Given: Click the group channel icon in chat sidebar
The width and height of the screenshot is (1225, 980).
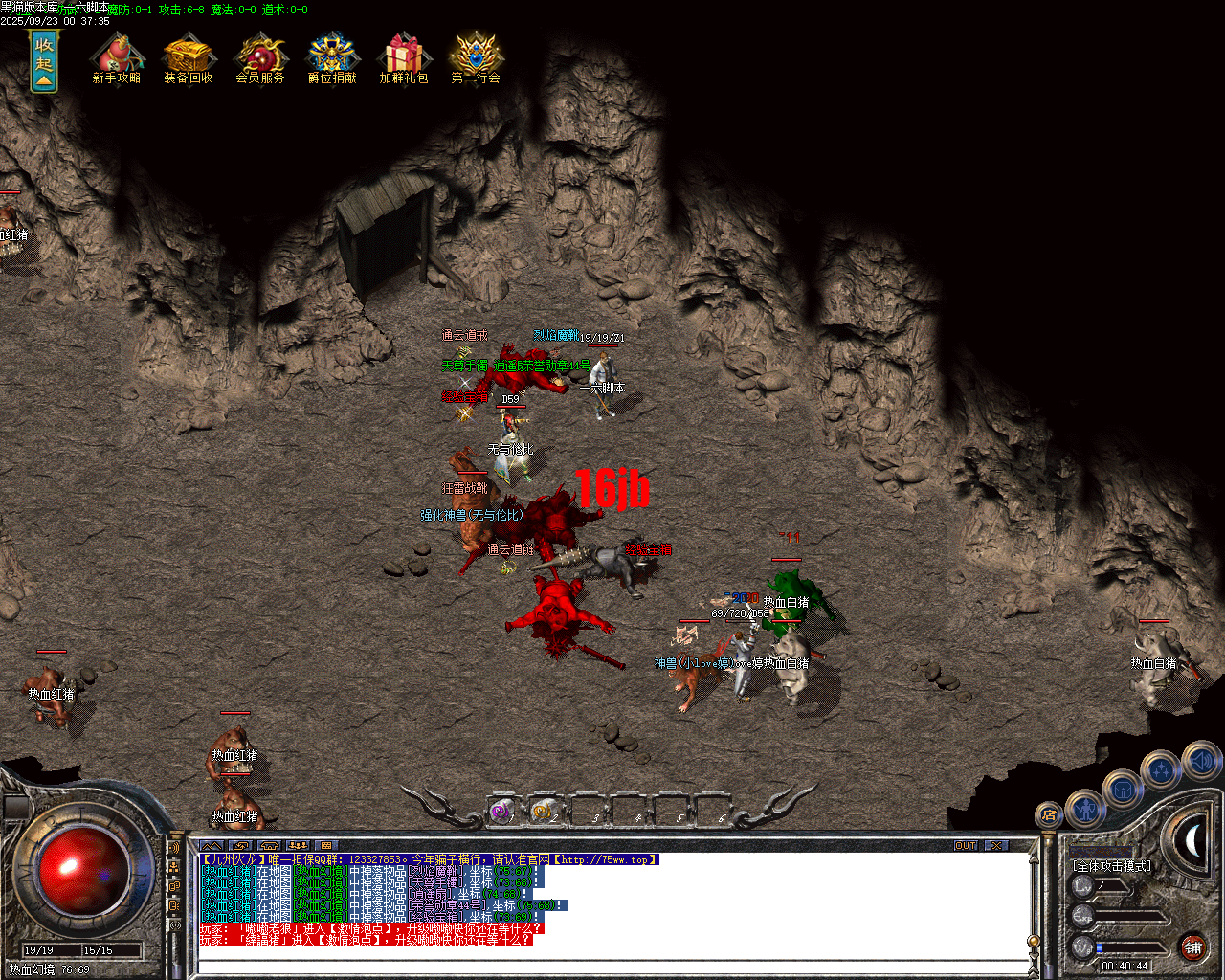Looking at the screenshot, I should coord(173,869).
